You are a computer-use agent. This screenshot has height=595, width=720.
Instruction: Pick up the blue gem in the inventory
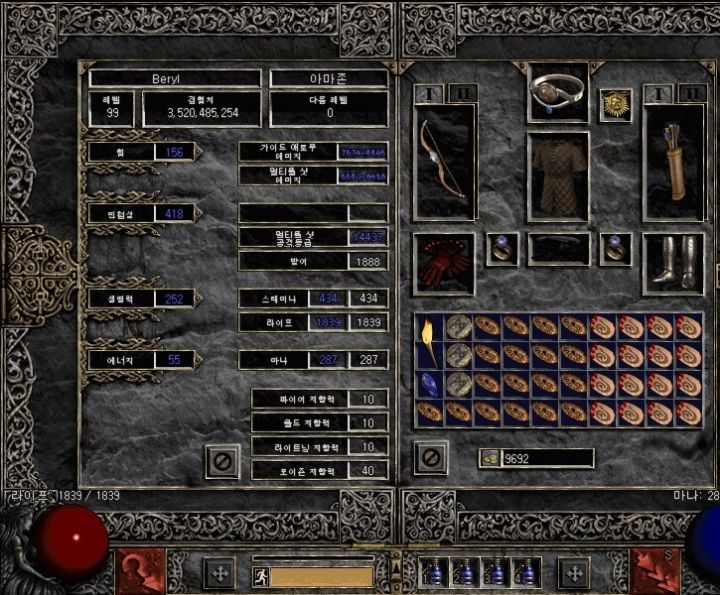tap(430, 383)
